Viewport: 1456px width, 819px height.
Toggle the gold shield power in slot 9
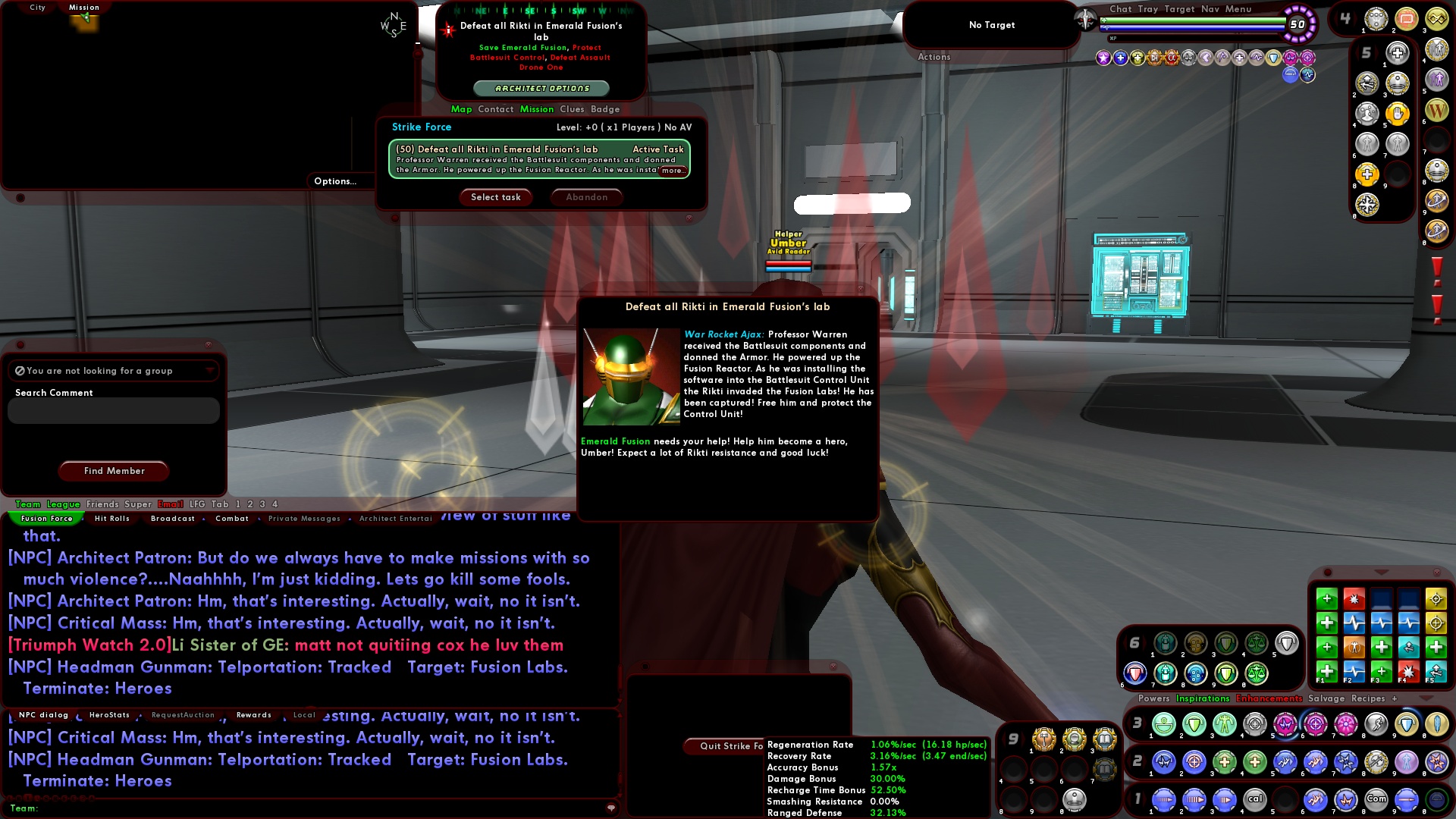coord(1406,724)
